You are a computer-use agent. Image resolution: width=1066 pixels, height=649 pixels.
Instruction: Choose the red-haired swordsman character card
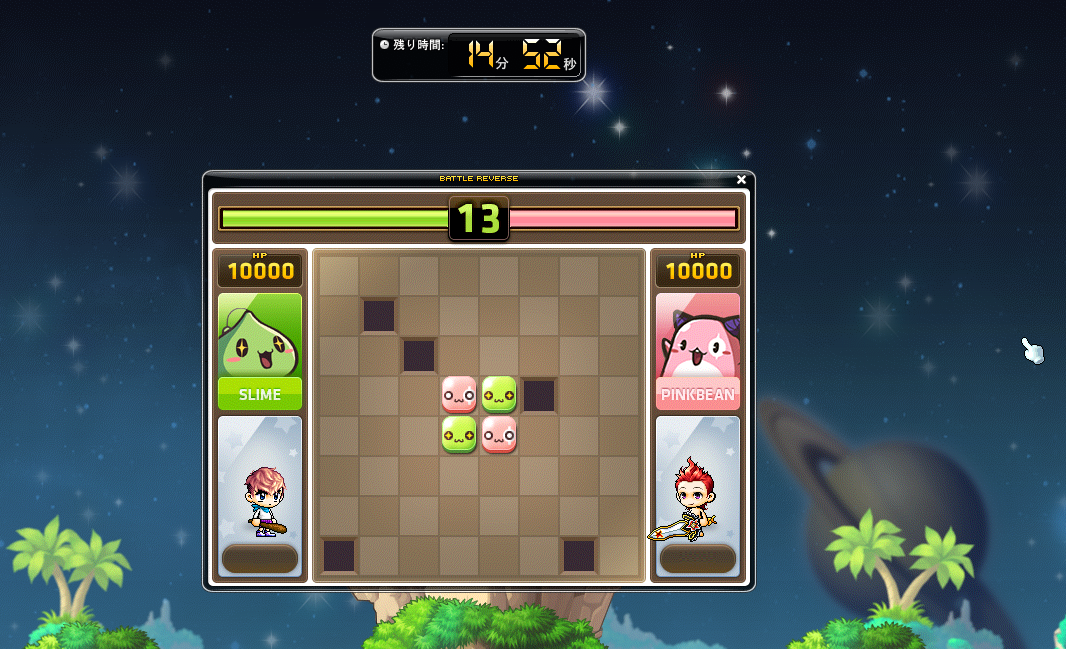[698, 496]
